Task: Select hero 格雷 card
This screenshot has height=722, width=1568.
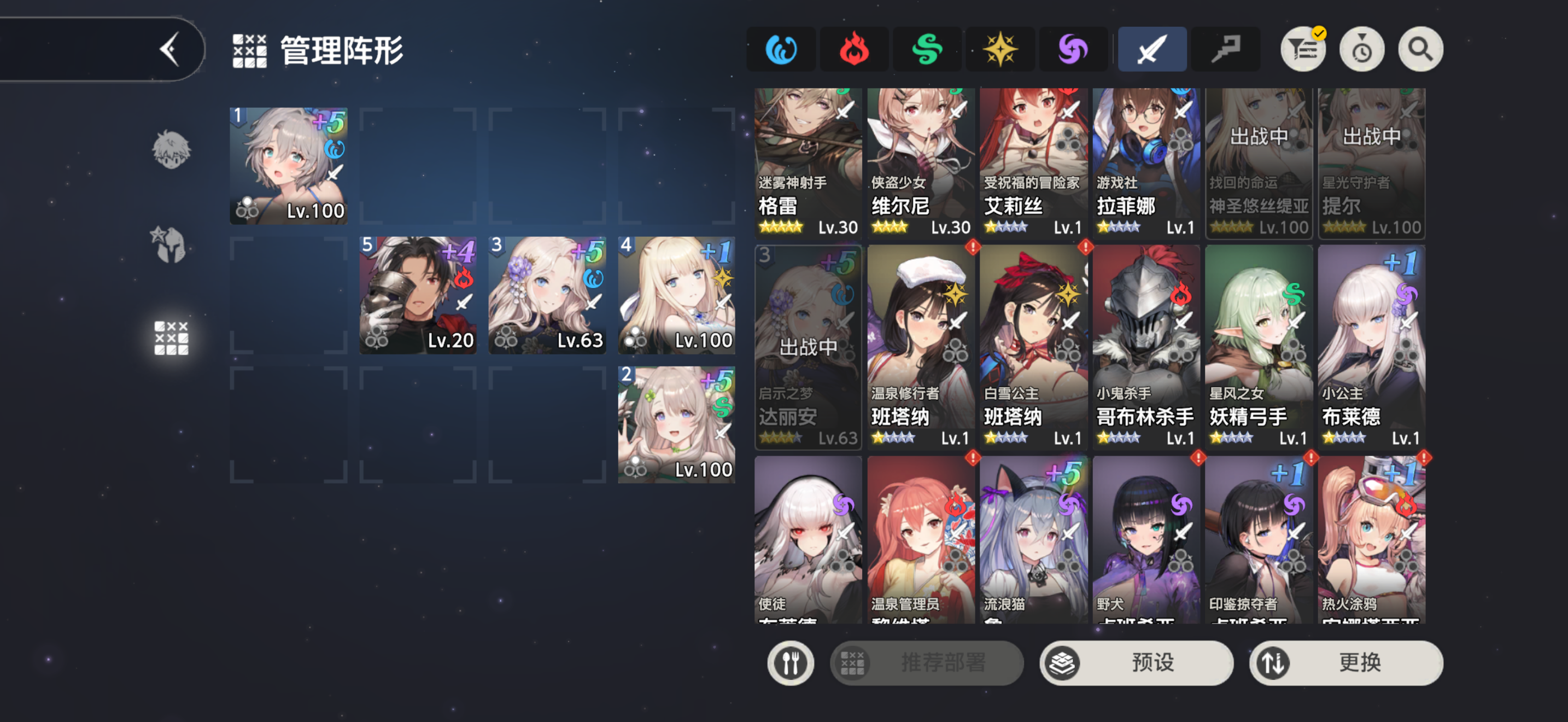Action: coord(808,162)
